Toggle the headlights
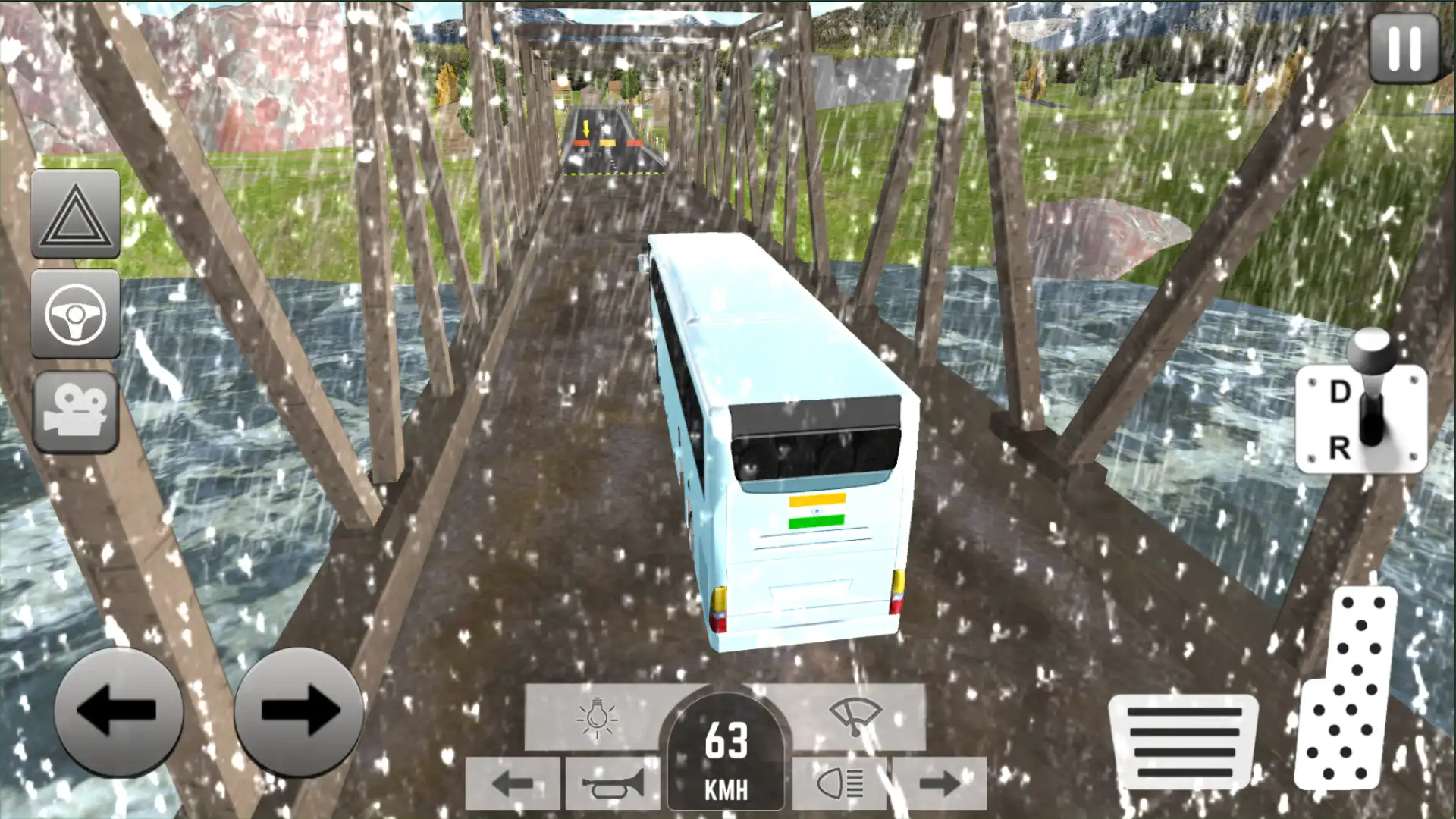The image size is (1456, 819). [x=839, y=783]
